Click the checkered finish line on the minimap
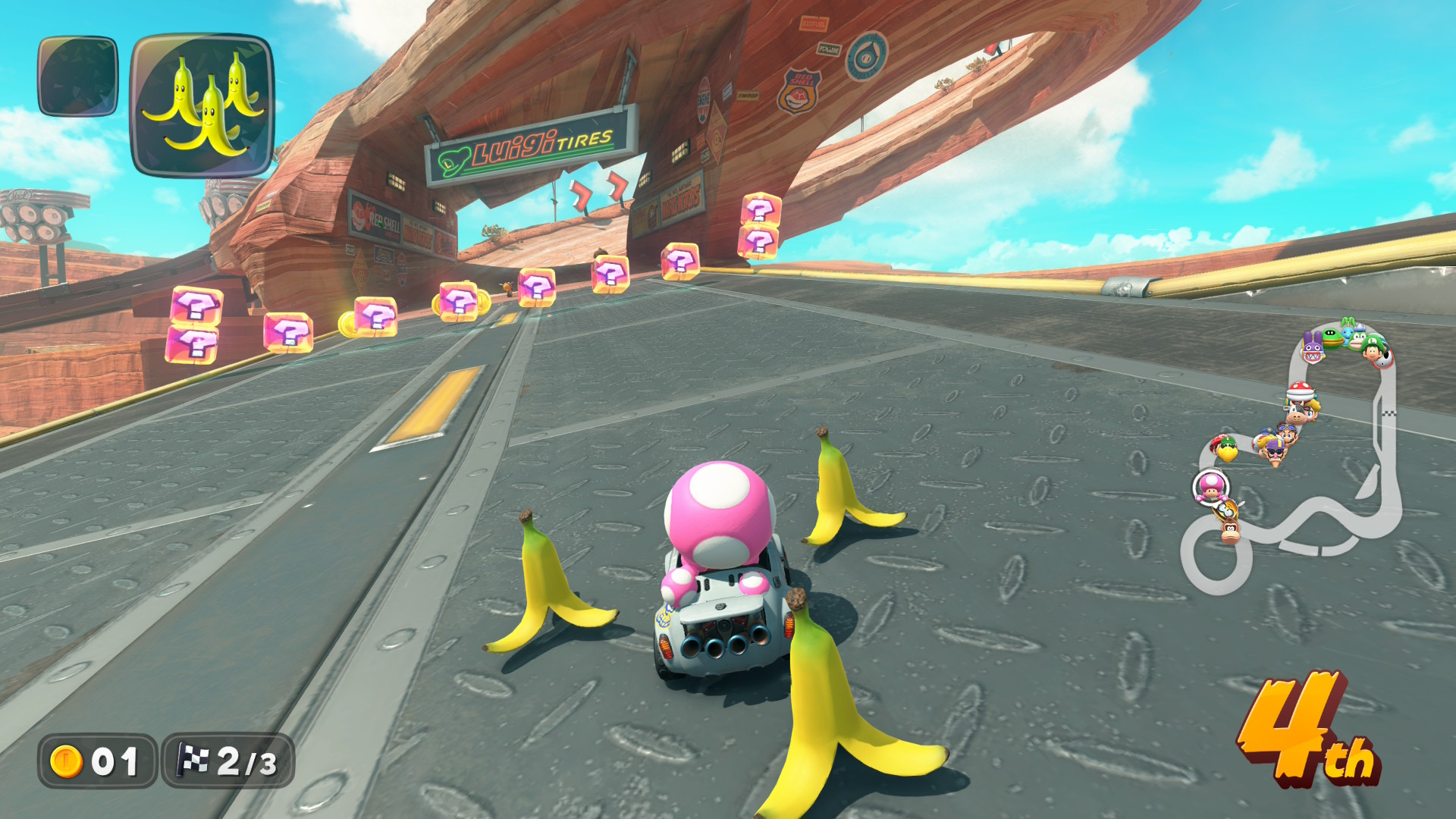1456x819 pixels. click(1389, 413)
